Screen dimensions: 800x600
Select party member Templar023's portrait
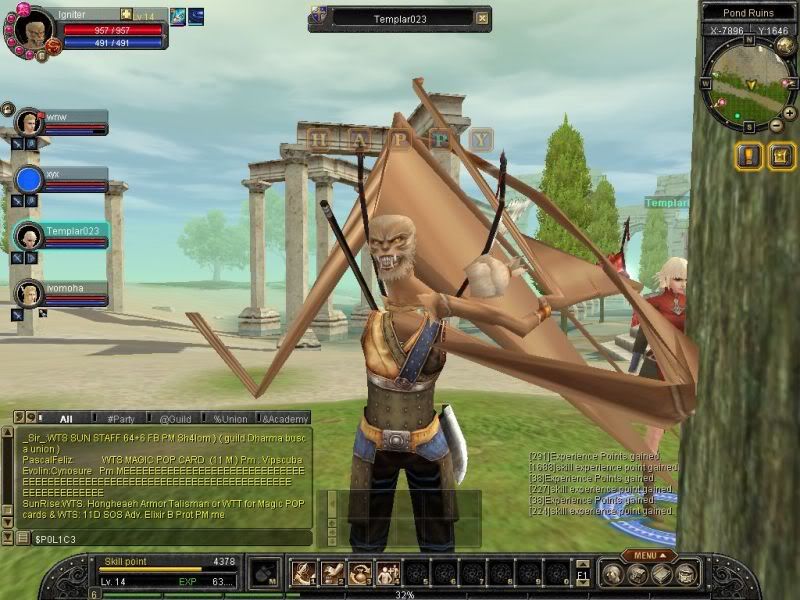[28, 237]
